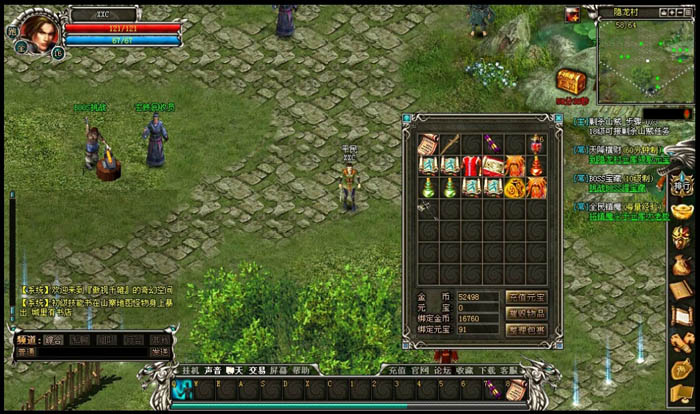Click the 挂机 auto-play menu entry
700x414 pixels.
(x=190, y=370)
